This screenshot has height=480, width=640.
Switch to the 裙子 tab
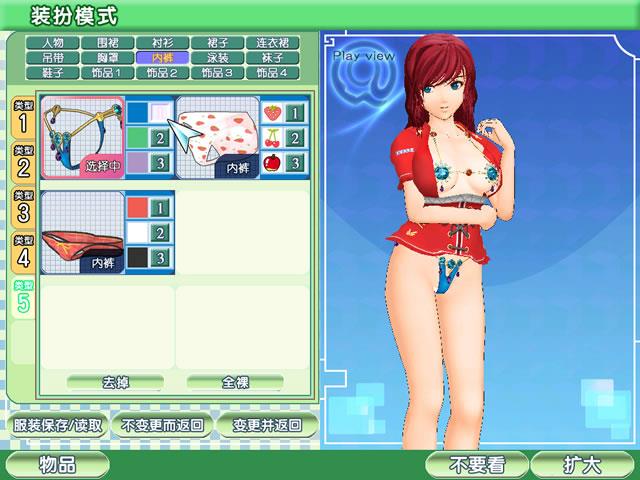216,43
